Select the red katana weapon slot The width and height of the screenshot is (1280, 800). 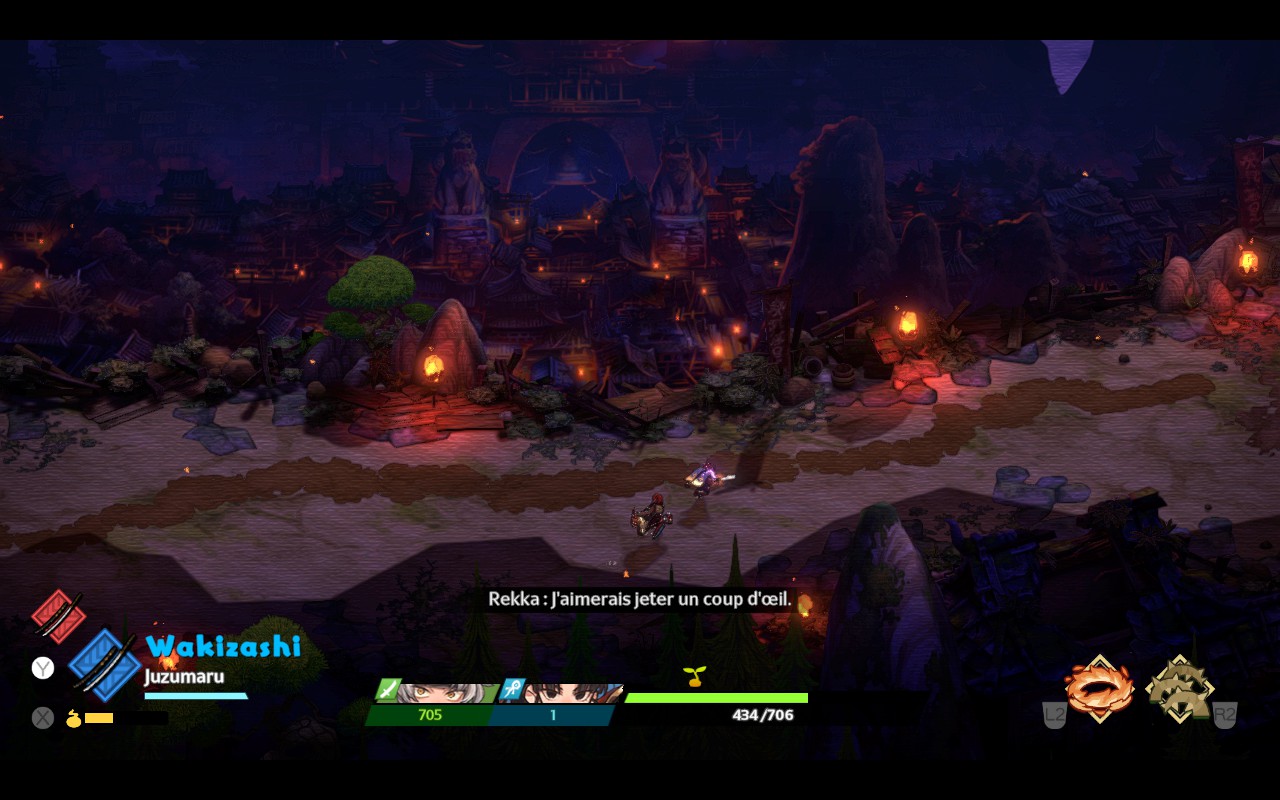[57, 615]
